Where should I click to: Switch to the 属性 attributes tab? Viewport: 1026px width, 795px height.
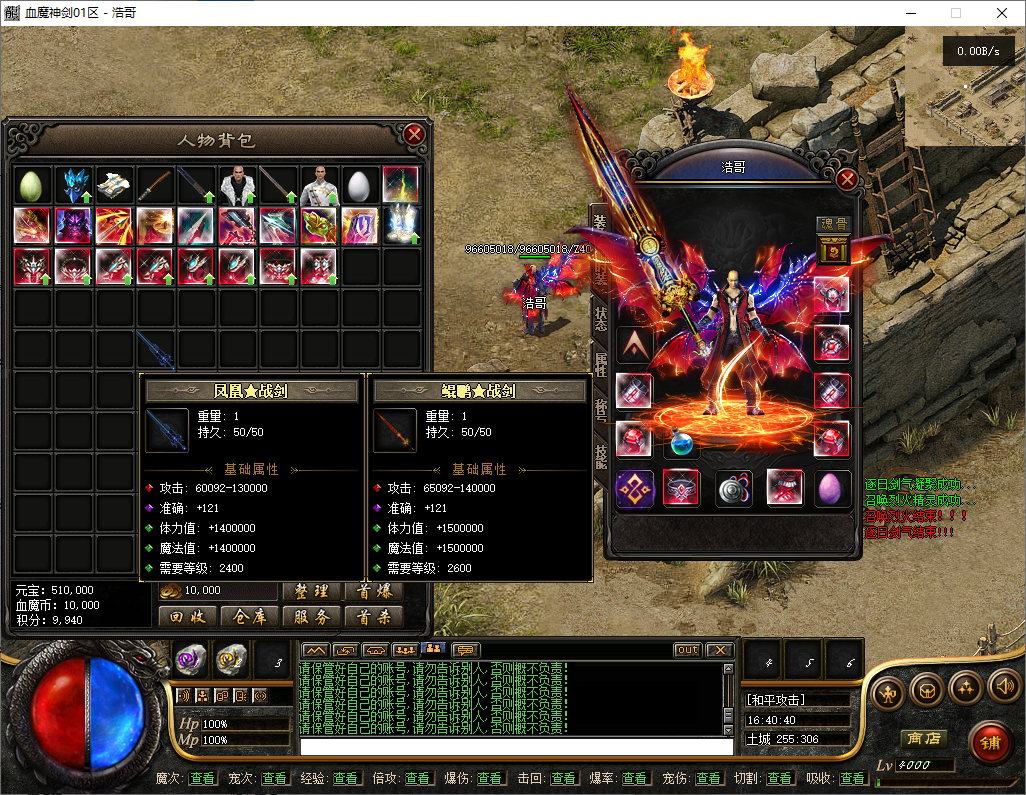(x=600, y=364)
